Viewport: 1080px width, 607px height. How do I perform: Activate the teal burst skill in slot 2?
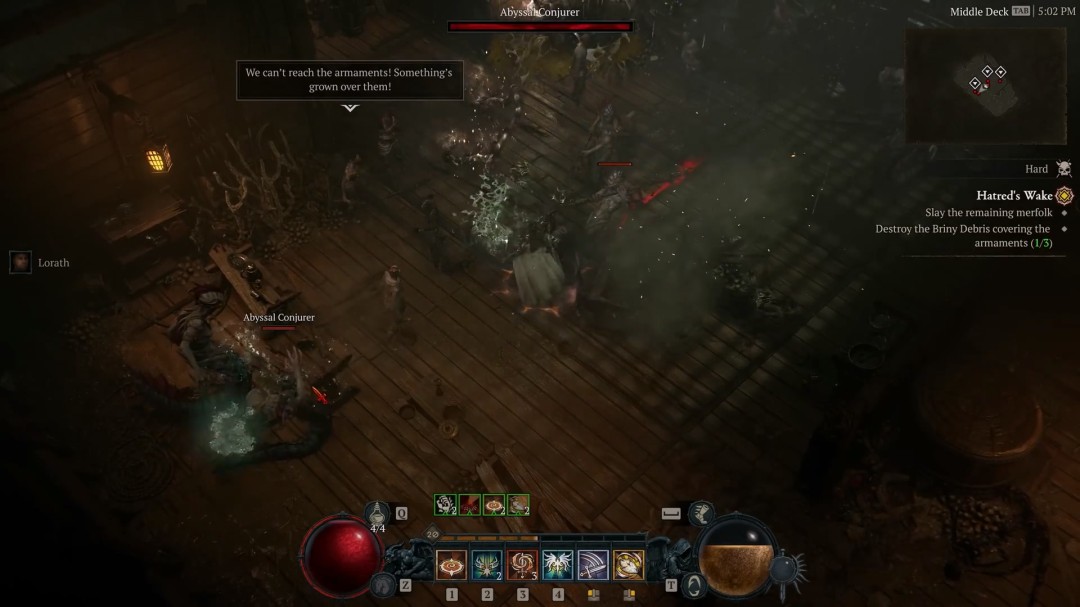487,565
